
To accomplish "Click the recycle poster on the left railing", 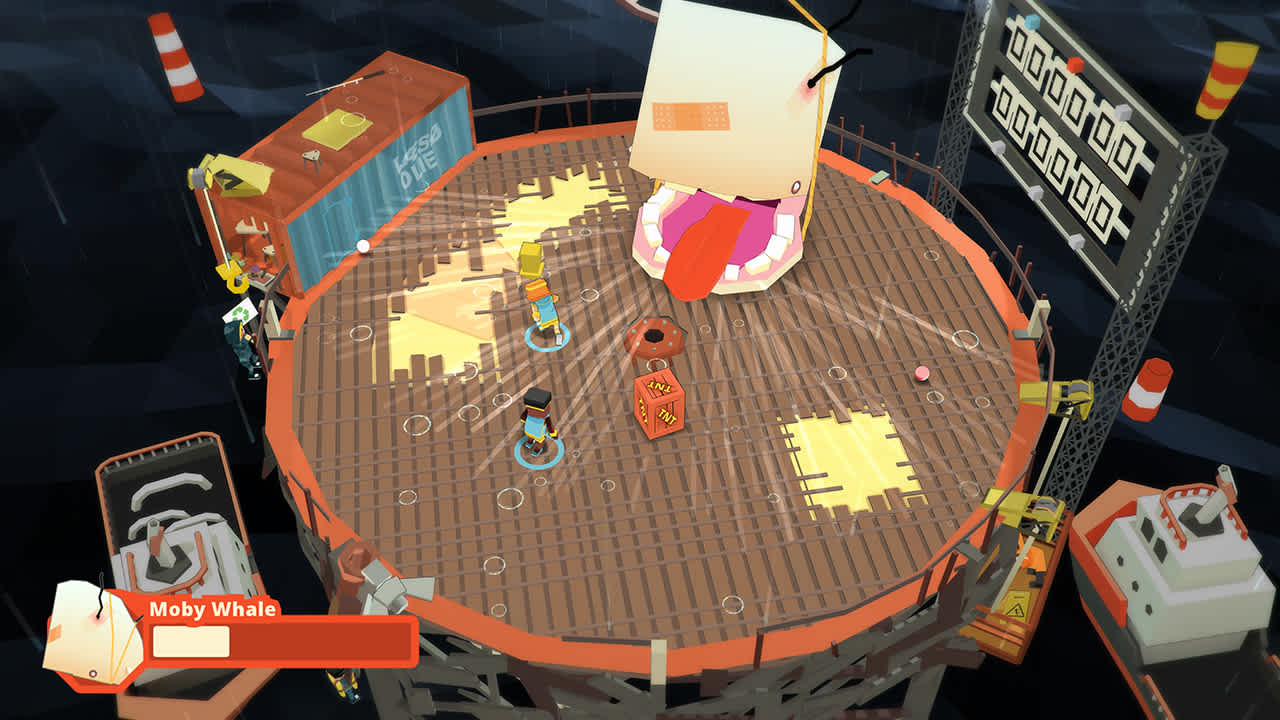I will point(240,312).
